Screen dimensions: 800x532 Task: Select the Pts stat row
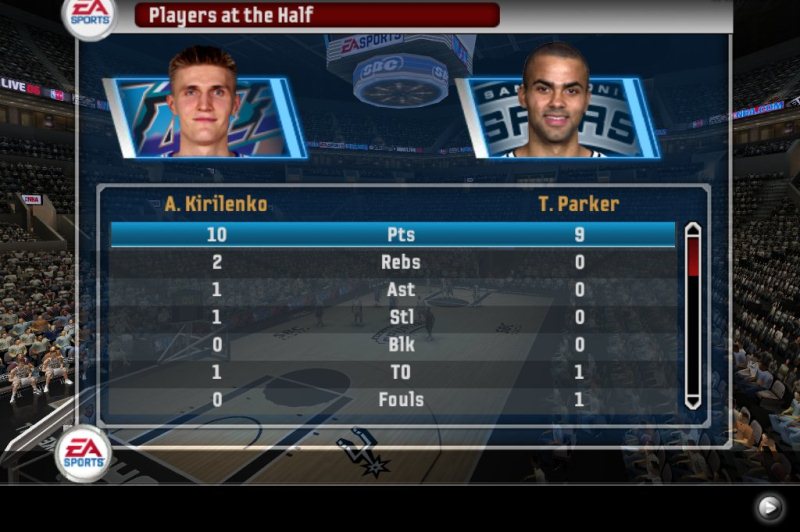click(x=392, y=235)
